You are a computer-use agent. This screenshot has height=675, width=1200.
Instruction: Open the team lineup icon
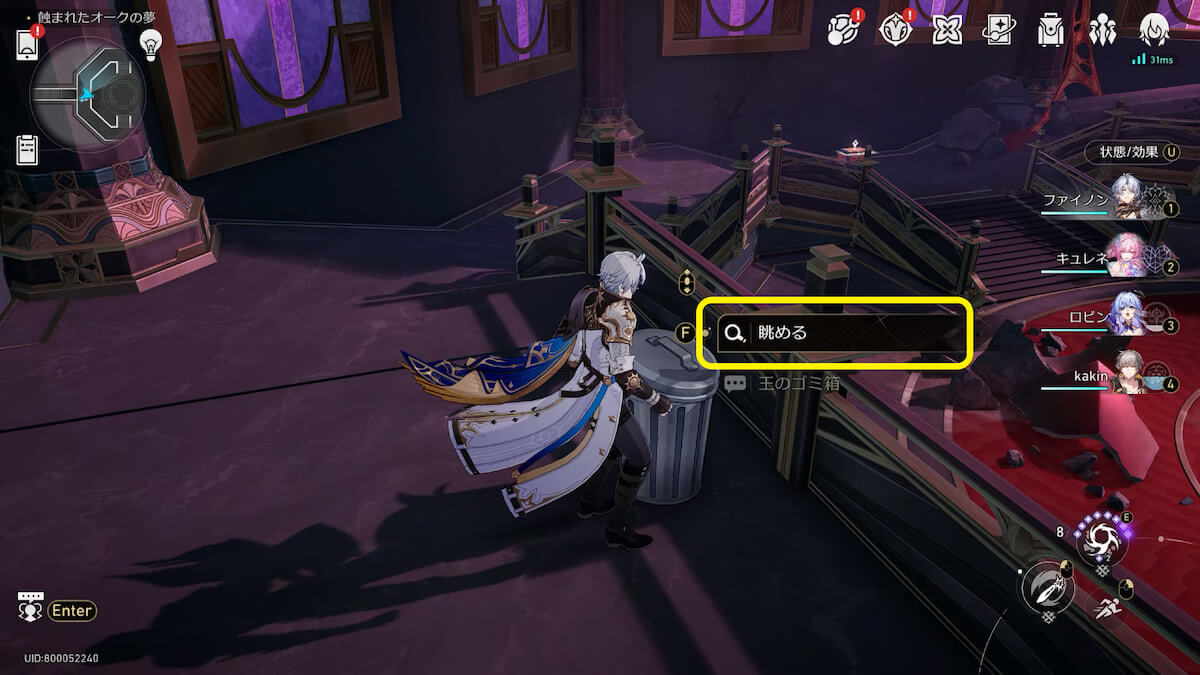pos(1103,31)
